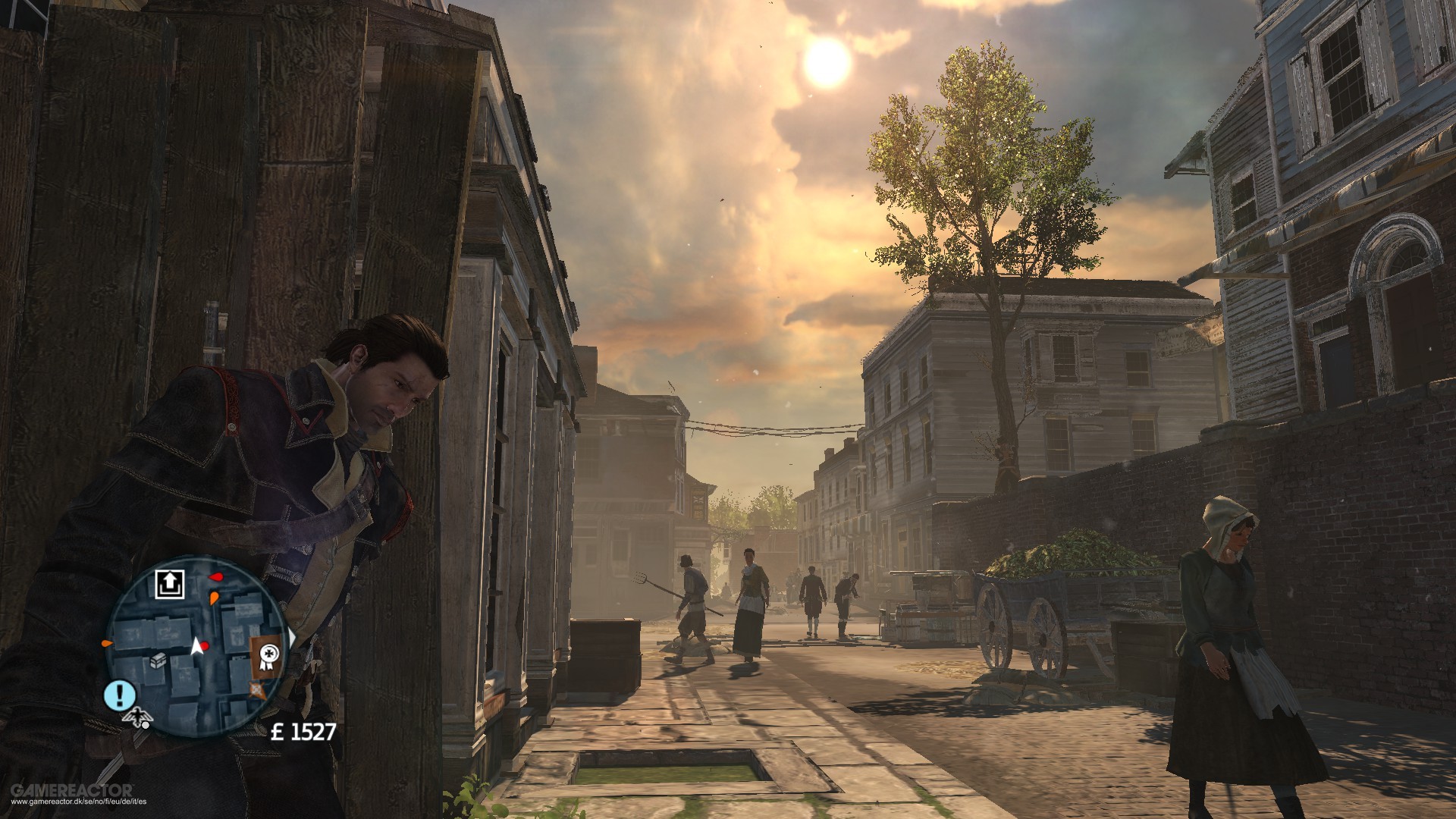This screenshot has width=1456, height=819.
Task: Click the blue exclamation mark icon
Action: (x=120, y=695)
